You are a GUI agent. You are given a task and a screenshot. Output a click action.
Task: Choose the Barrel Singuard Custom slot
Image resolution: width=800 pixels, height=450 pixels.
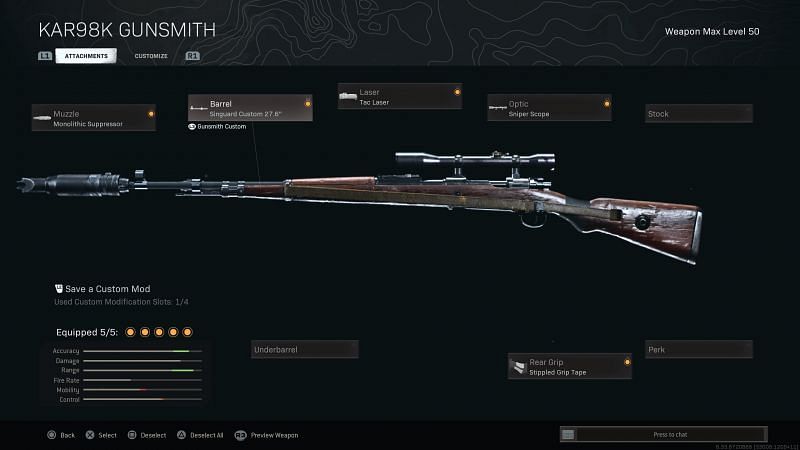[x=250, y=108]
